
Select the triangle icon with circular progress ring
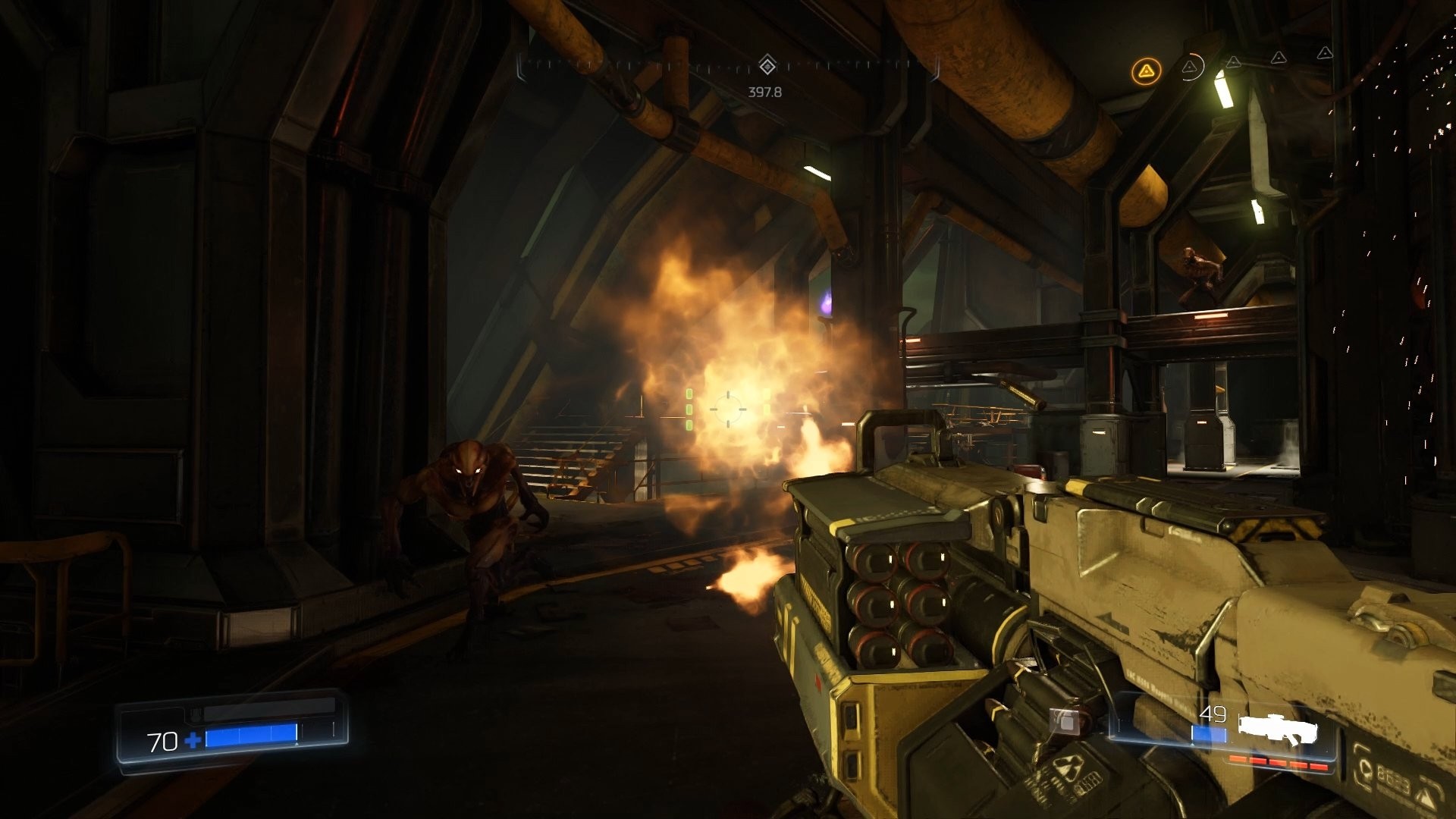[x=1191, y=67]
